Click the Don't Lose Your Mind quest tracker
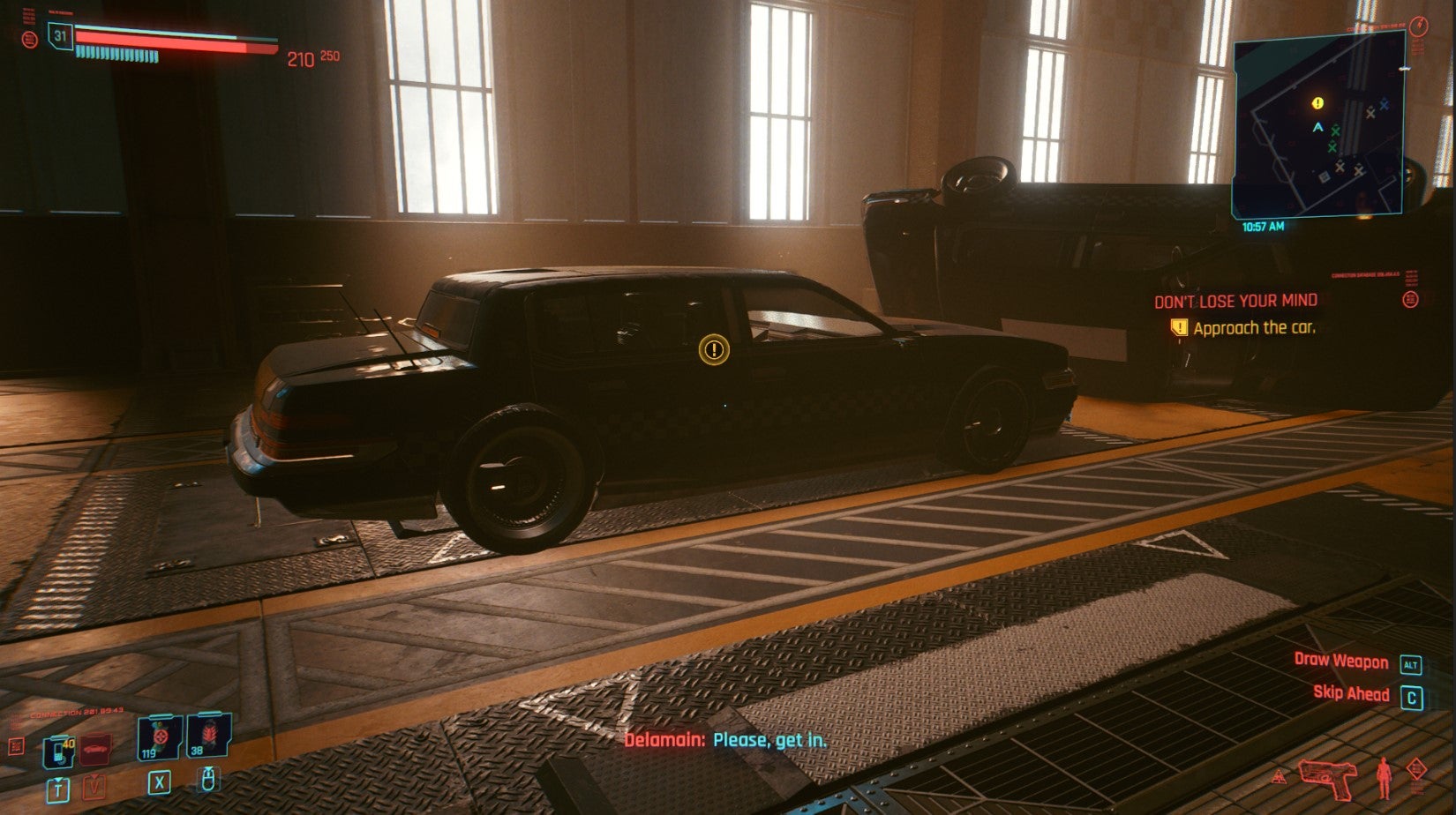 coord(1235,302)
